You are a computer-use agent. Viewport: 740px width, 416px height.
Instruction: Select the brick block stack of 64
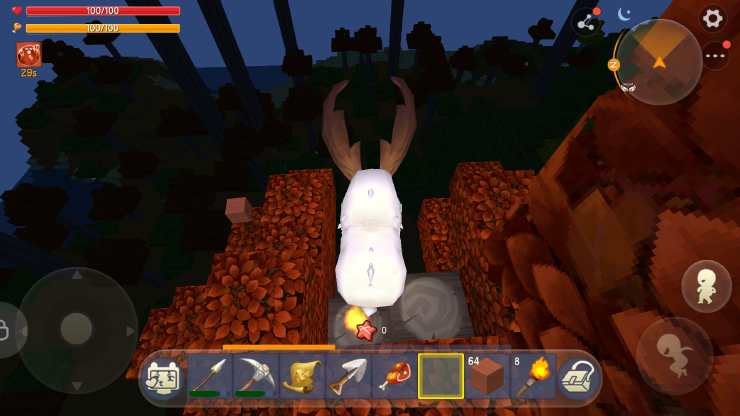click(486, 377)
